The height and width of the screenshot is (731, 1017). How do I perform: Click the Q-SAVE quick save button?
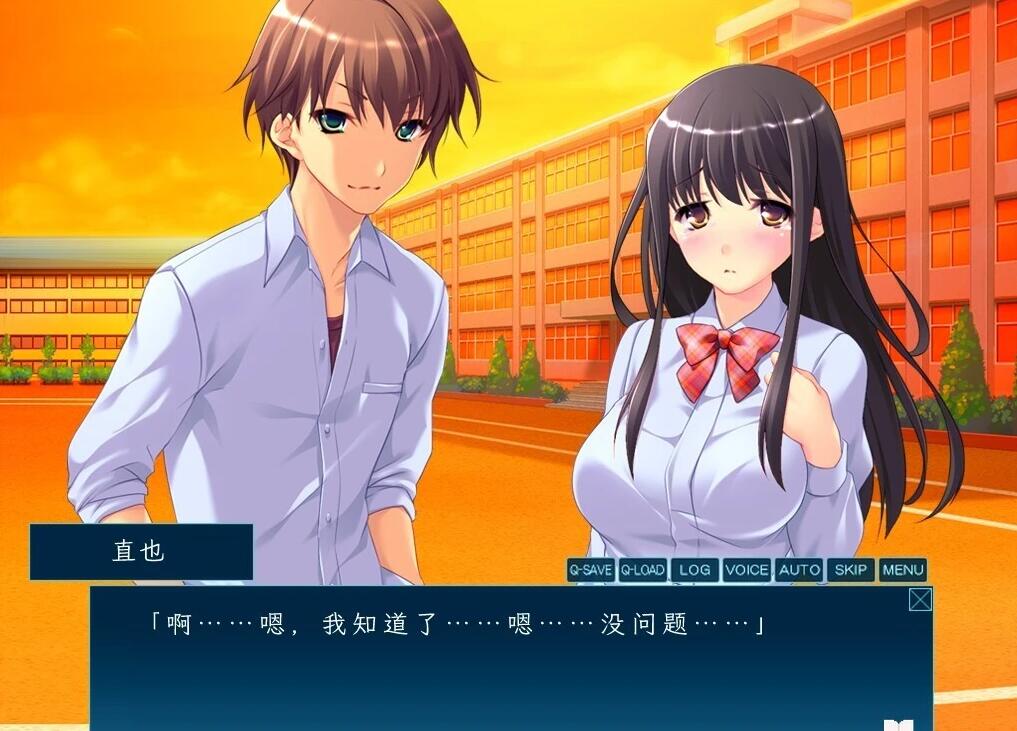[x=591, y=570]
